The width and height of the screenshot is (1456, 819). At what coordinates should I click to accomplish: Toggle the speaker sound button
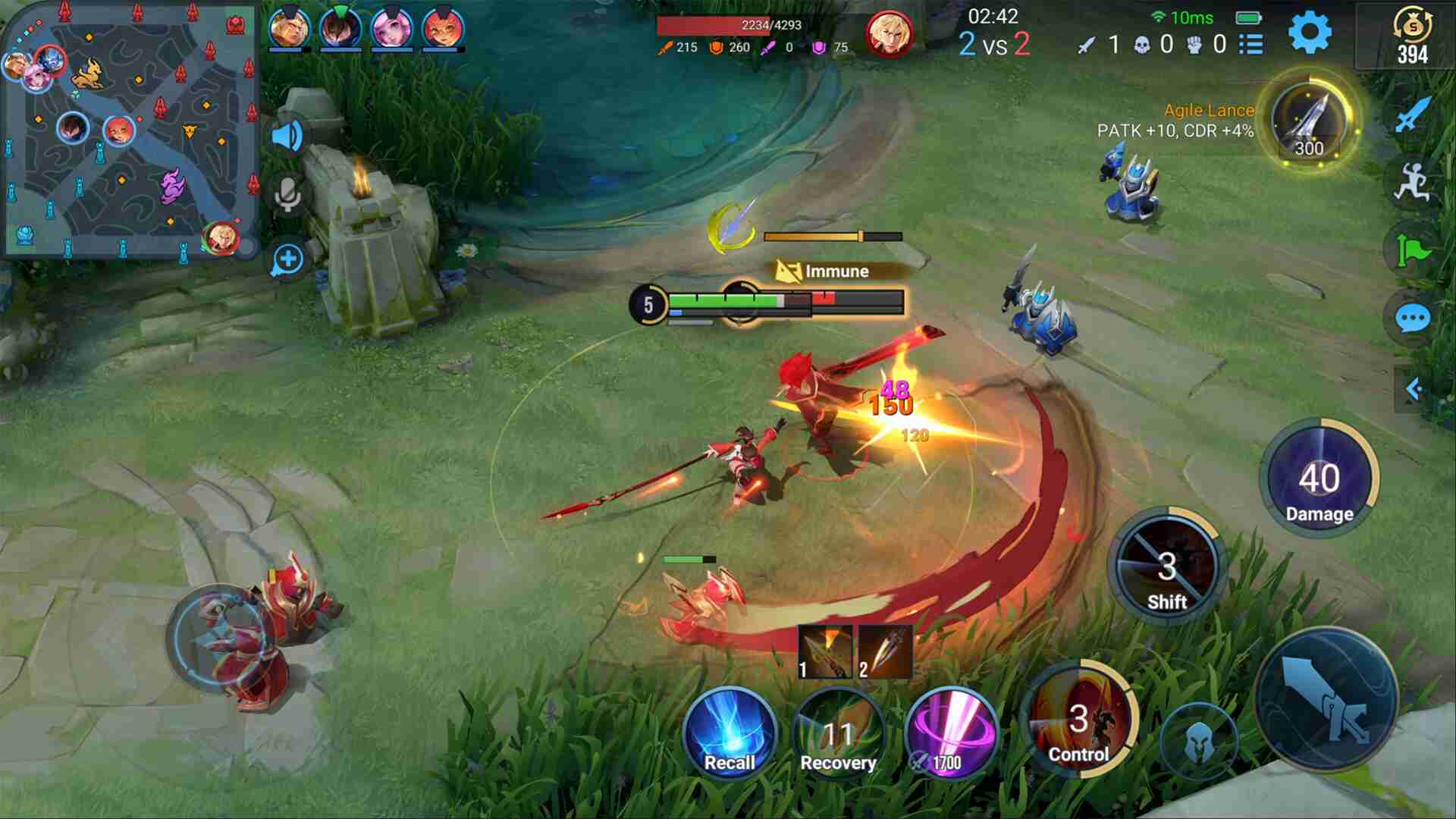pyautogui.click(x=287, y=136)
